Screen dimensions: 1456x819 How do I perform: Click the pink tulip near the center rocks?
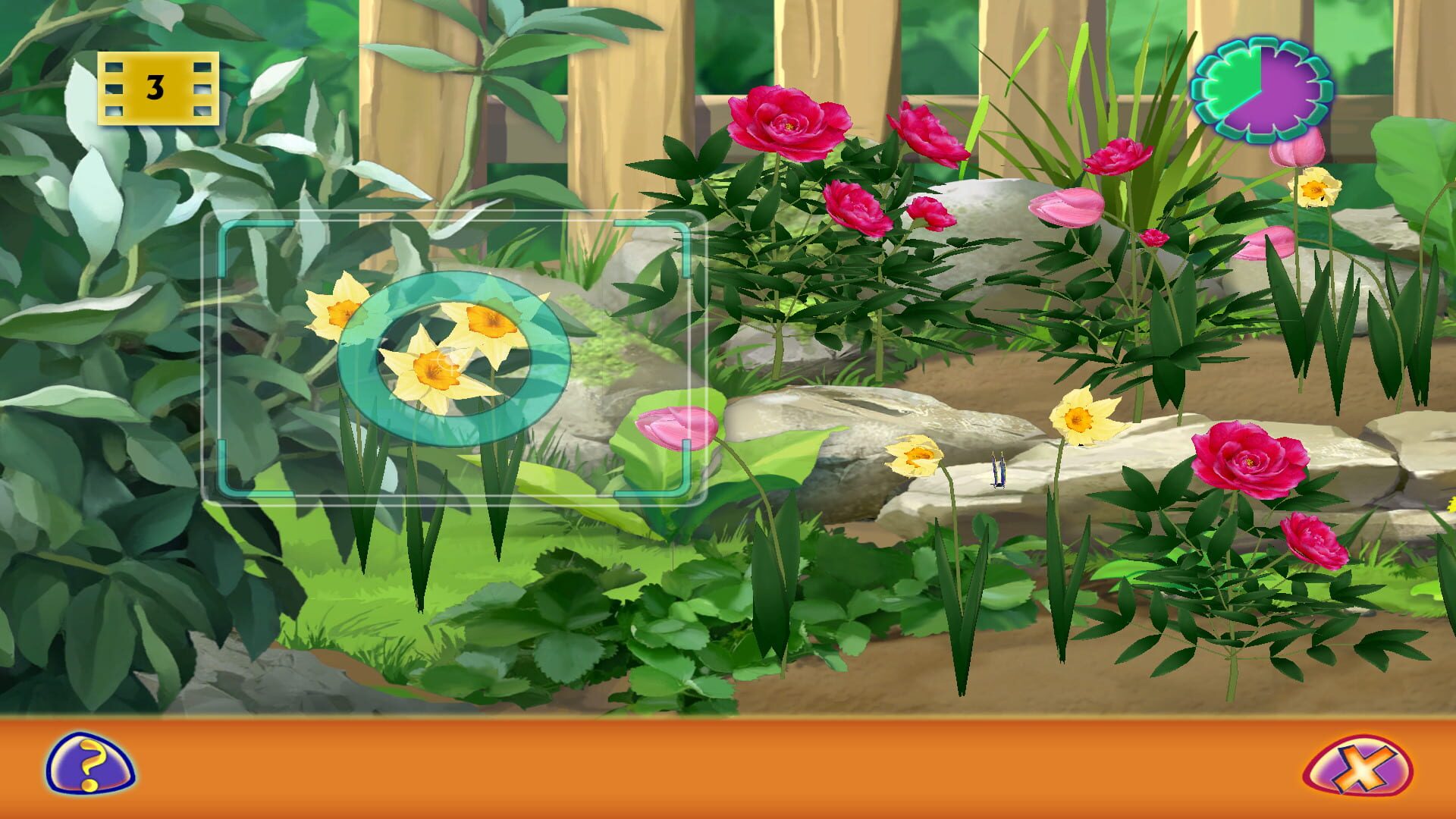(677, 430)
